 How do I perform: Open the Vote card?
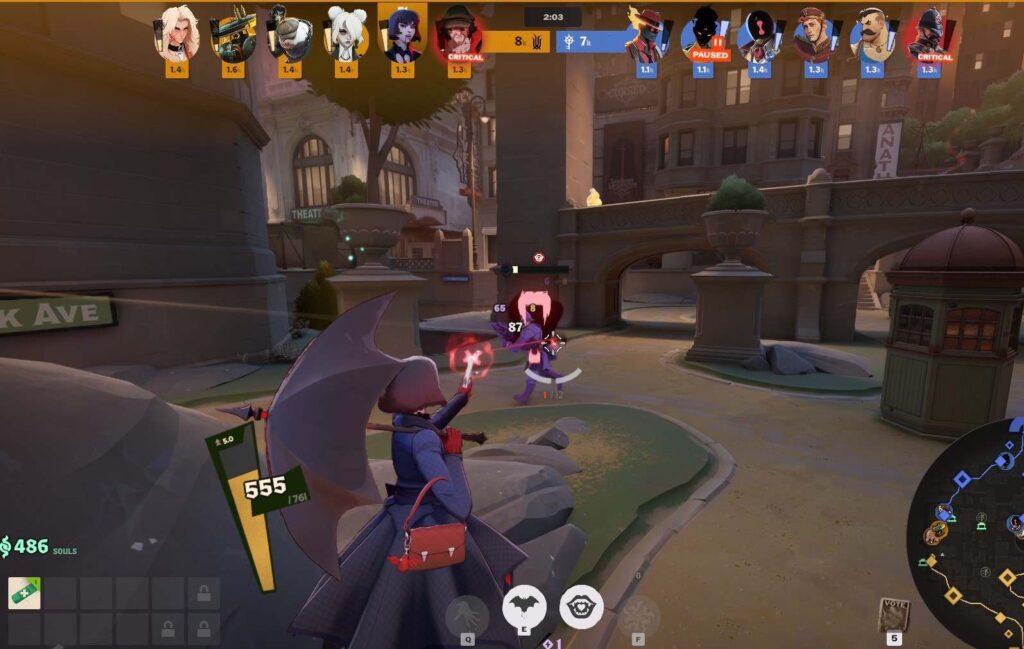[894, 615]
